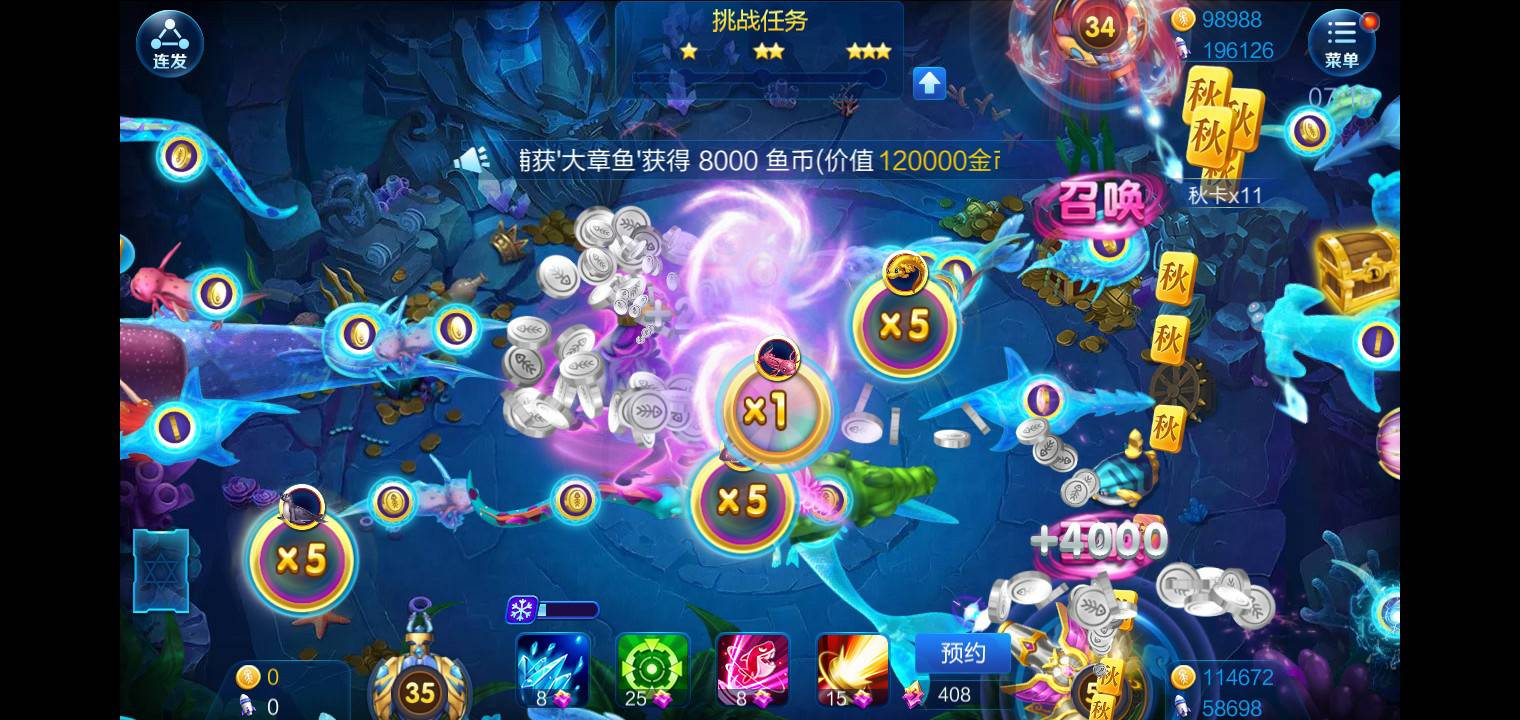
Task: Activate the green target lock skill
Action: tap(653, 668)
